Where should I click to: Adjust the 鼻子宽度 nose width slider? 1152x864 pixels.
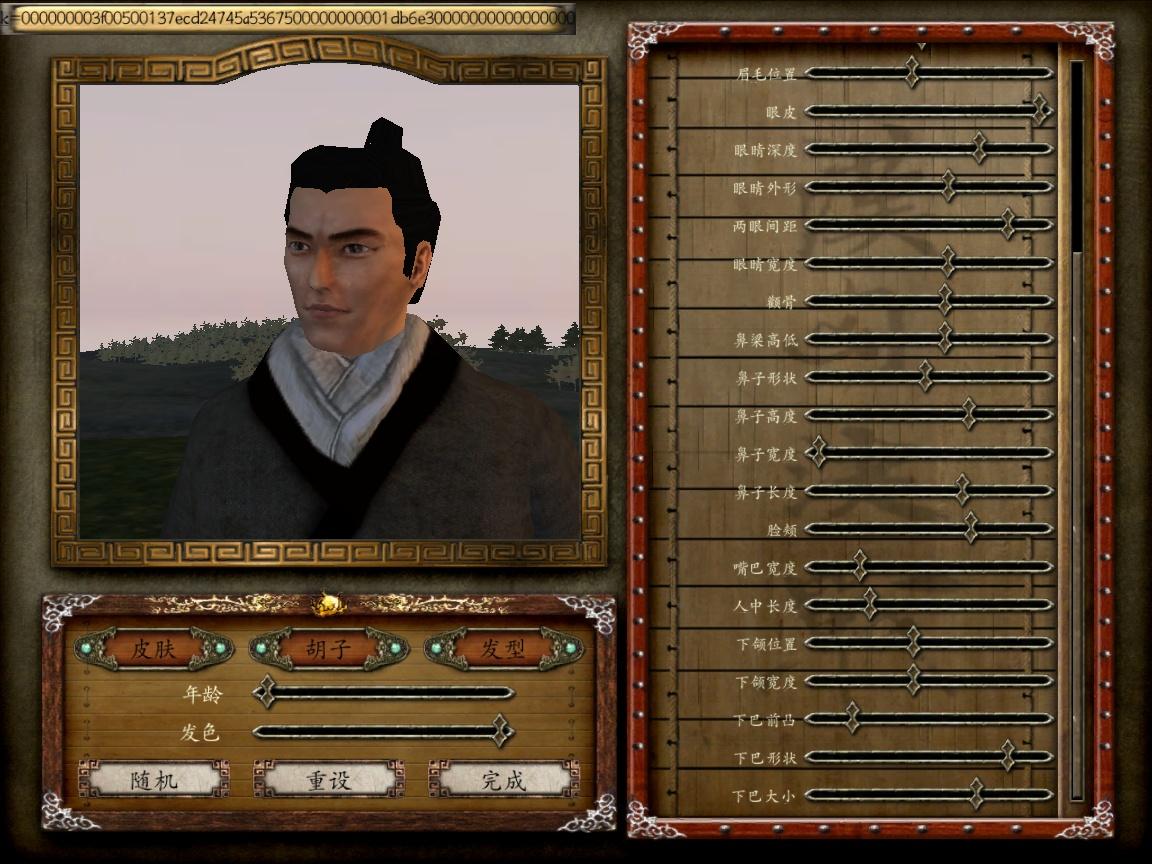[818, 453]
